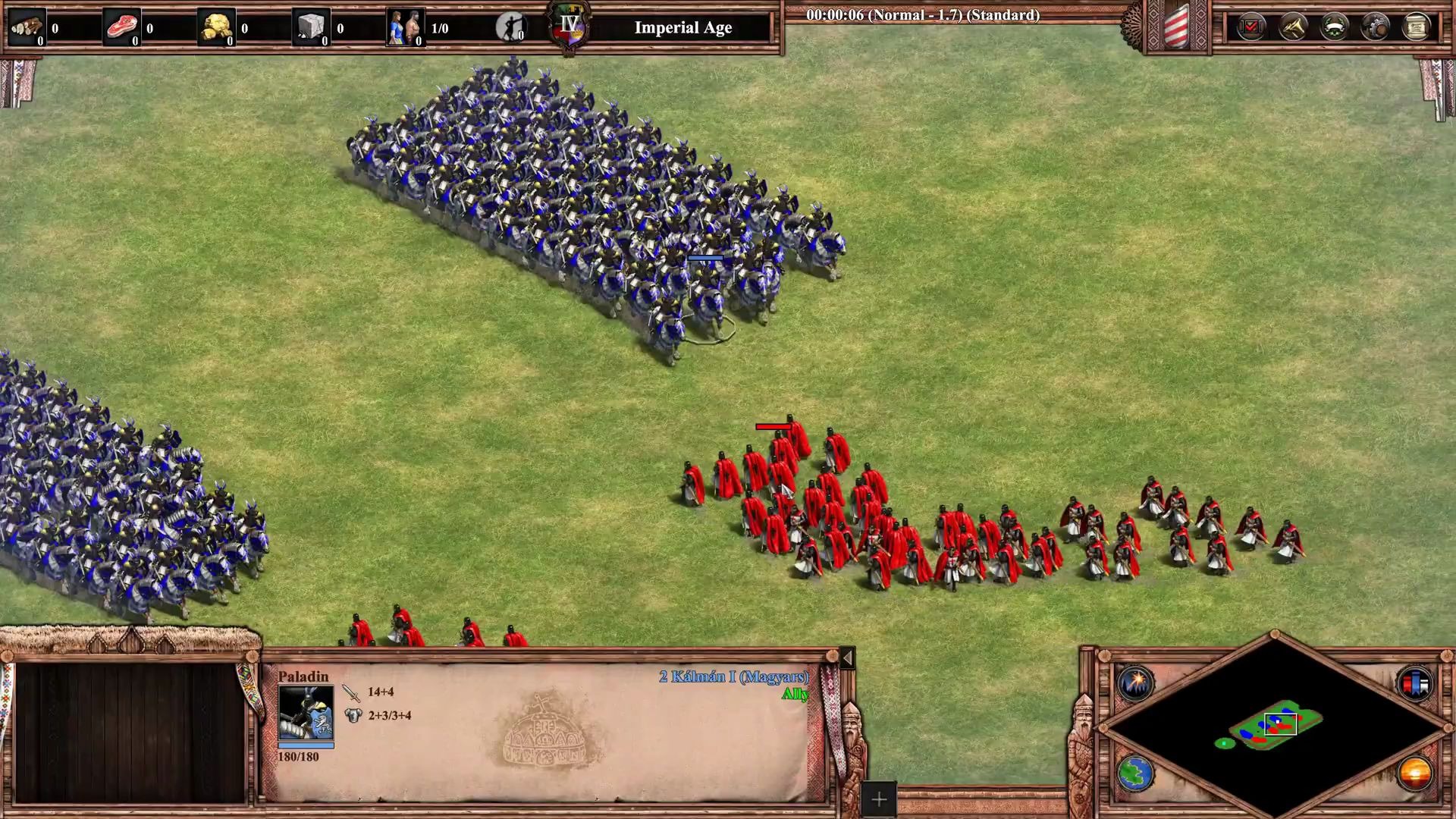Image resolution: width=1456 pixels, height=819 pixels.
Task: Click the idle villager icon
Action: point(511,28)
